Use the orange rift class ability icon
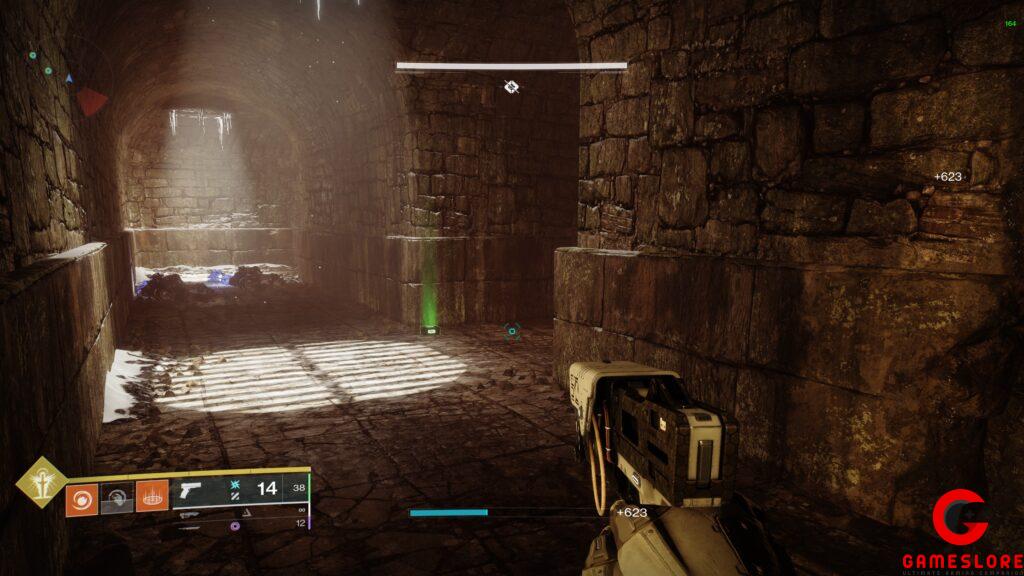 [x=151, y=497]
